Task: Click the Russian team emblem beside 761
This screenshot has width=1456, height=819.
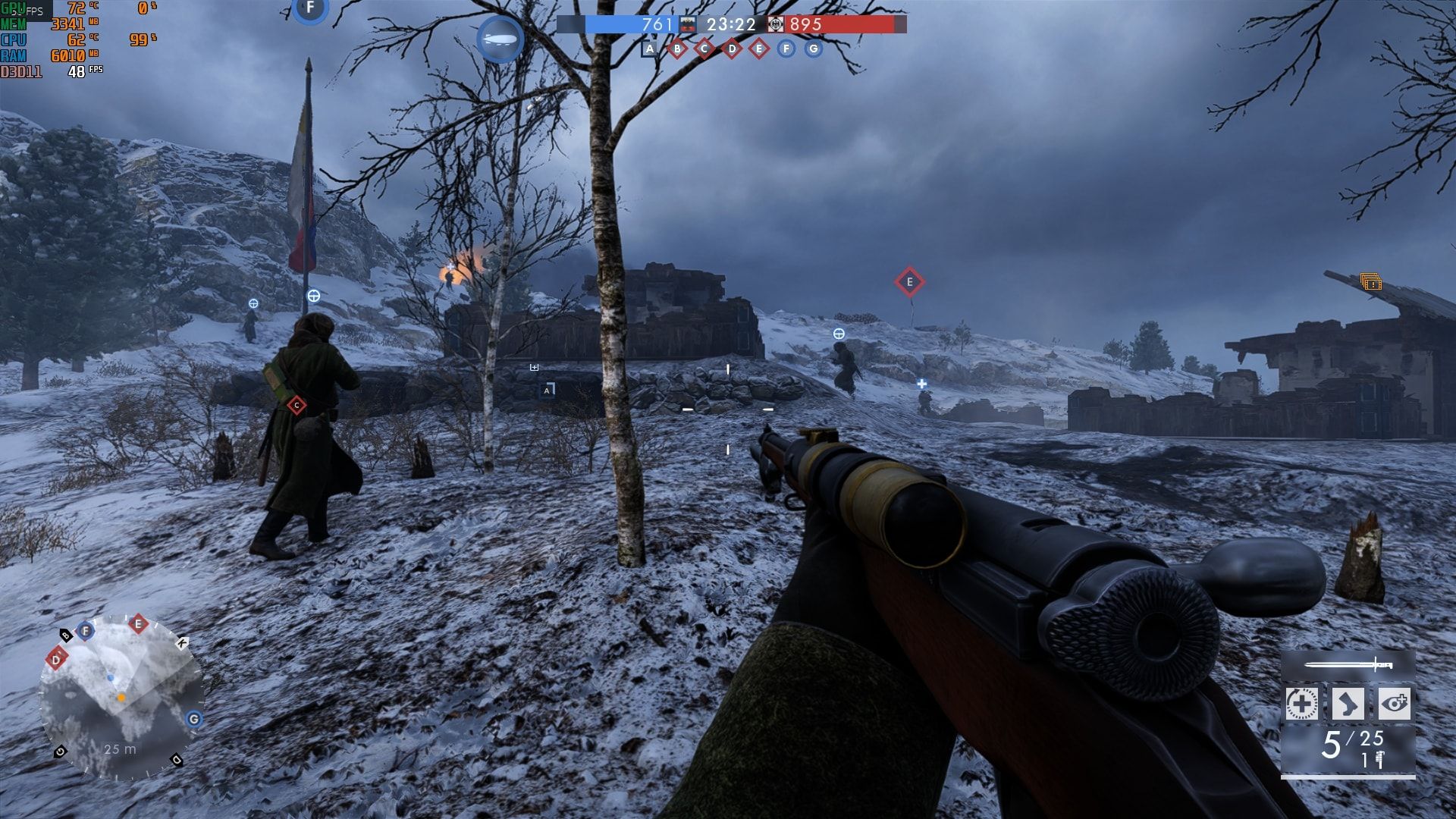Action: coord(687,24)
